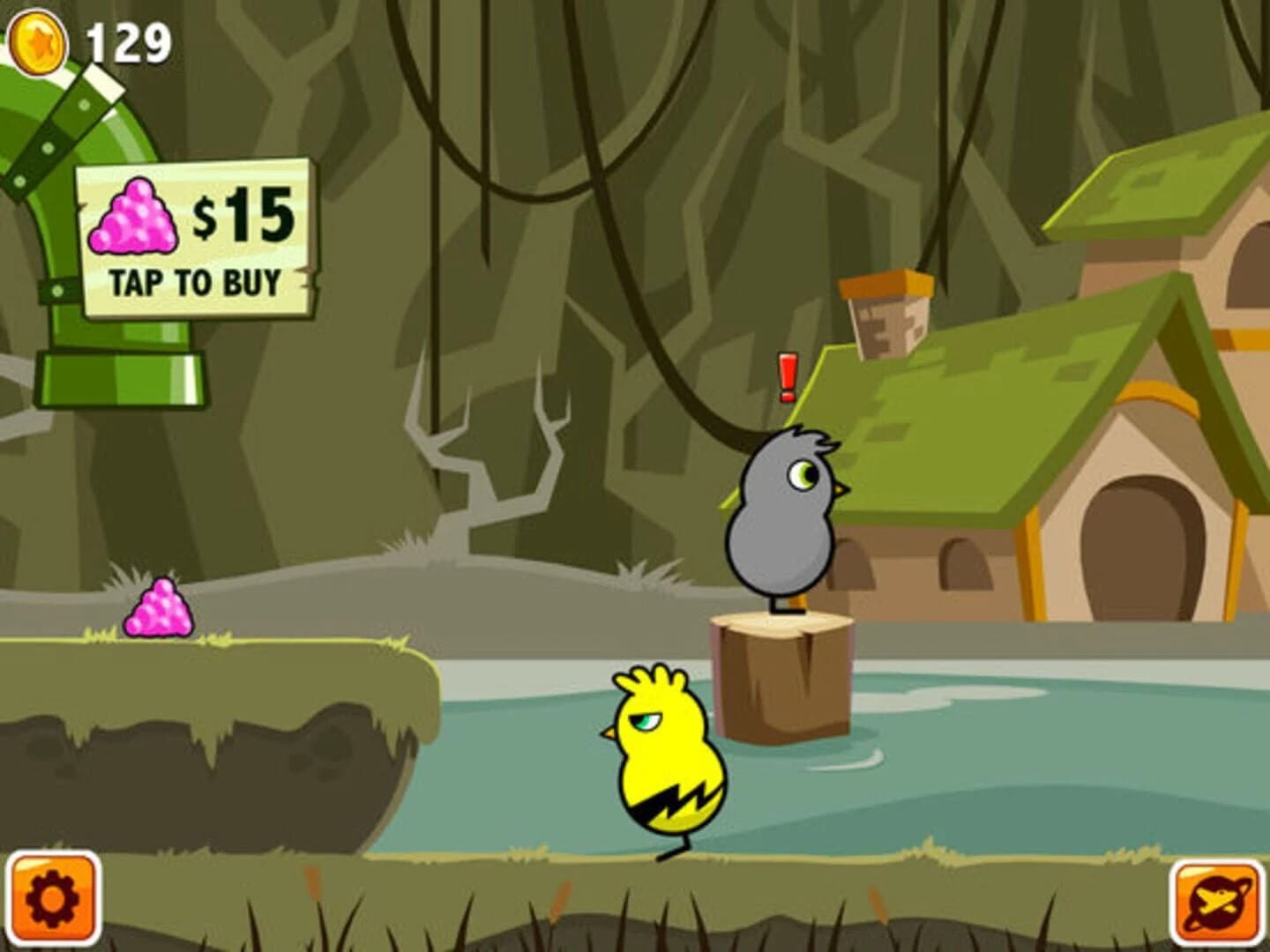Tap the tree stump in the water
Viewport: 1270px width, 952px height.
[x=783, y=679]
